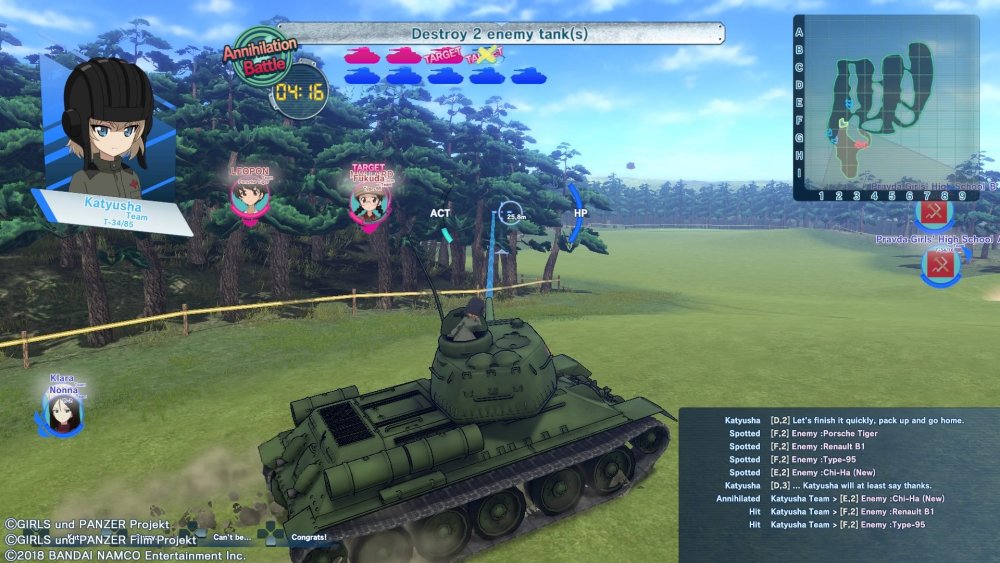The image size is (1000, 563).
Task: Click the Annihilation Battle mode badge
Action: click(x=259, y=59)
